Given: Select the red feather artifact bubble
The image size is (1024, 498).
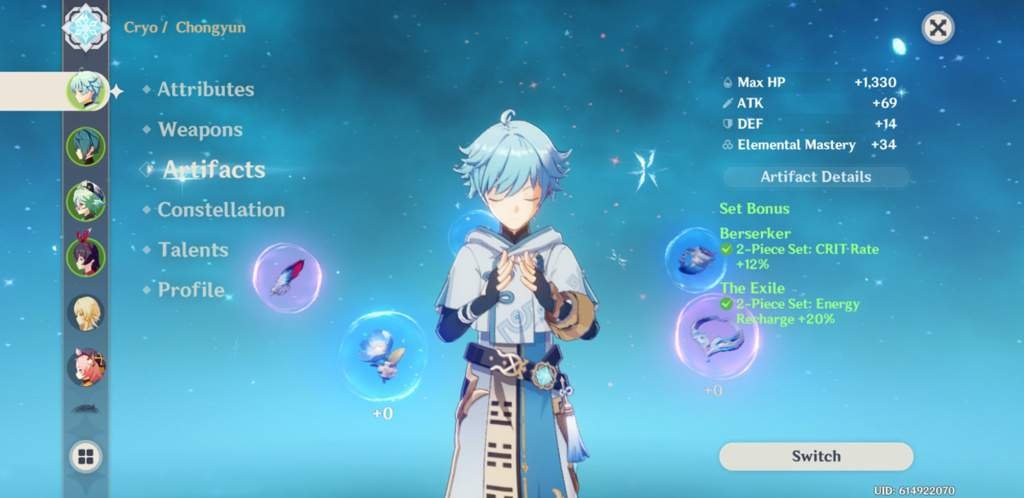Looking at the screenshot, I should tap(287, 277).
